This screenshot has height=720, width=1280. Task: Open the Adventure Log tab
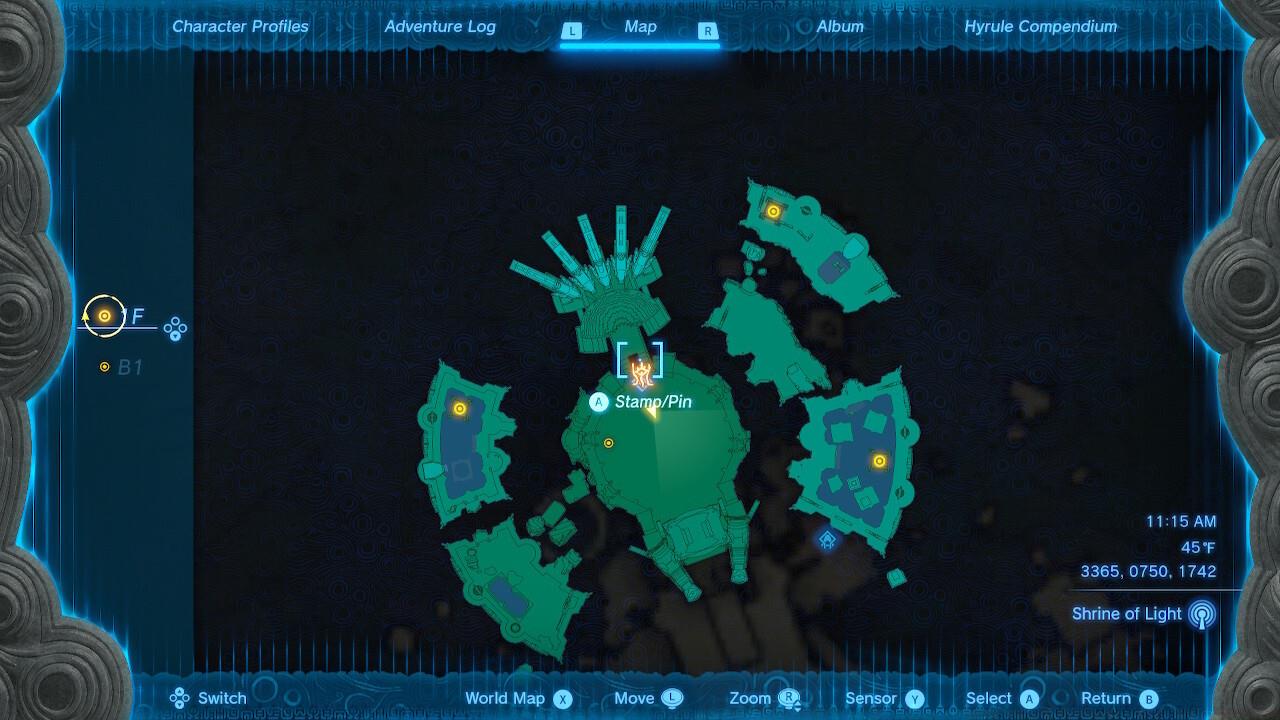(x=440, y=26)
